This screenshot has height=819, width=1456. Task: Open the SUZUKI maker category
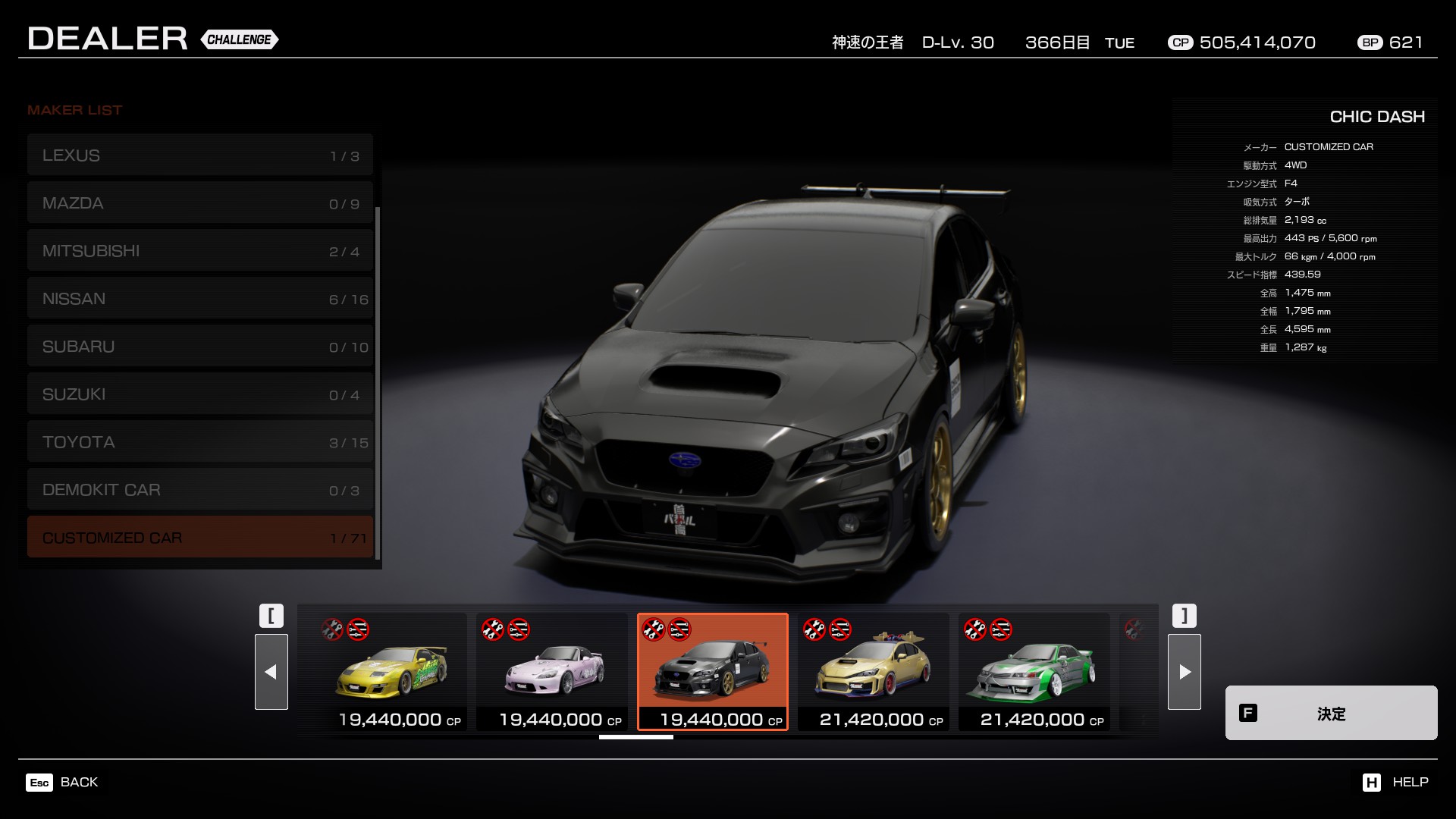click(200, 394)
